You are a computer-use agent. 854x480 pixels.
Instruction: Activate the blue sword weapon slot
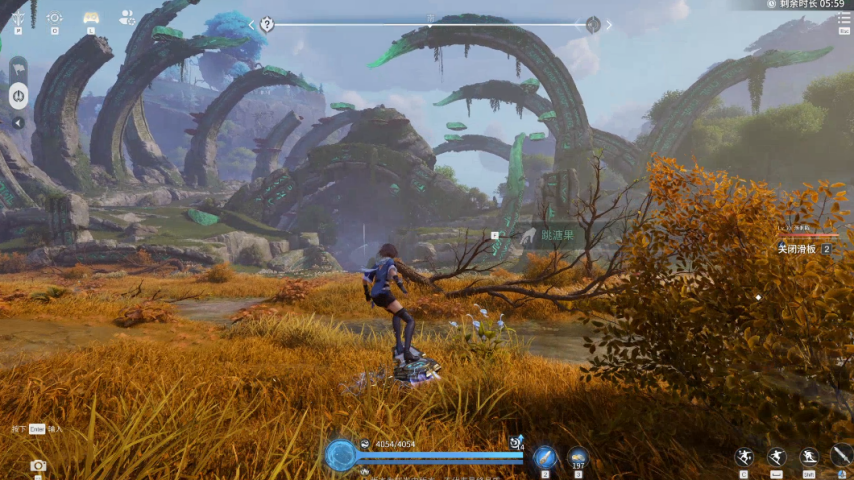click(x=545, y=456)
